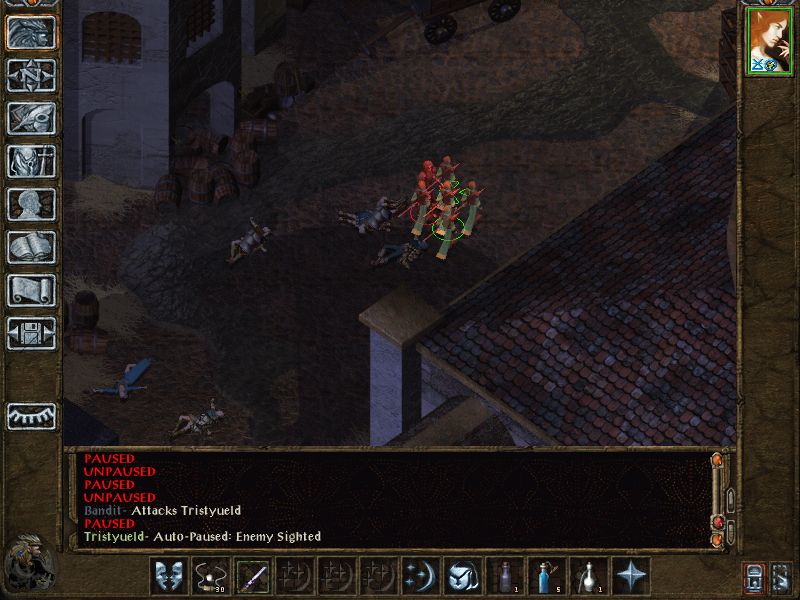
Task: Open the inventory screen
Action: 31,161
